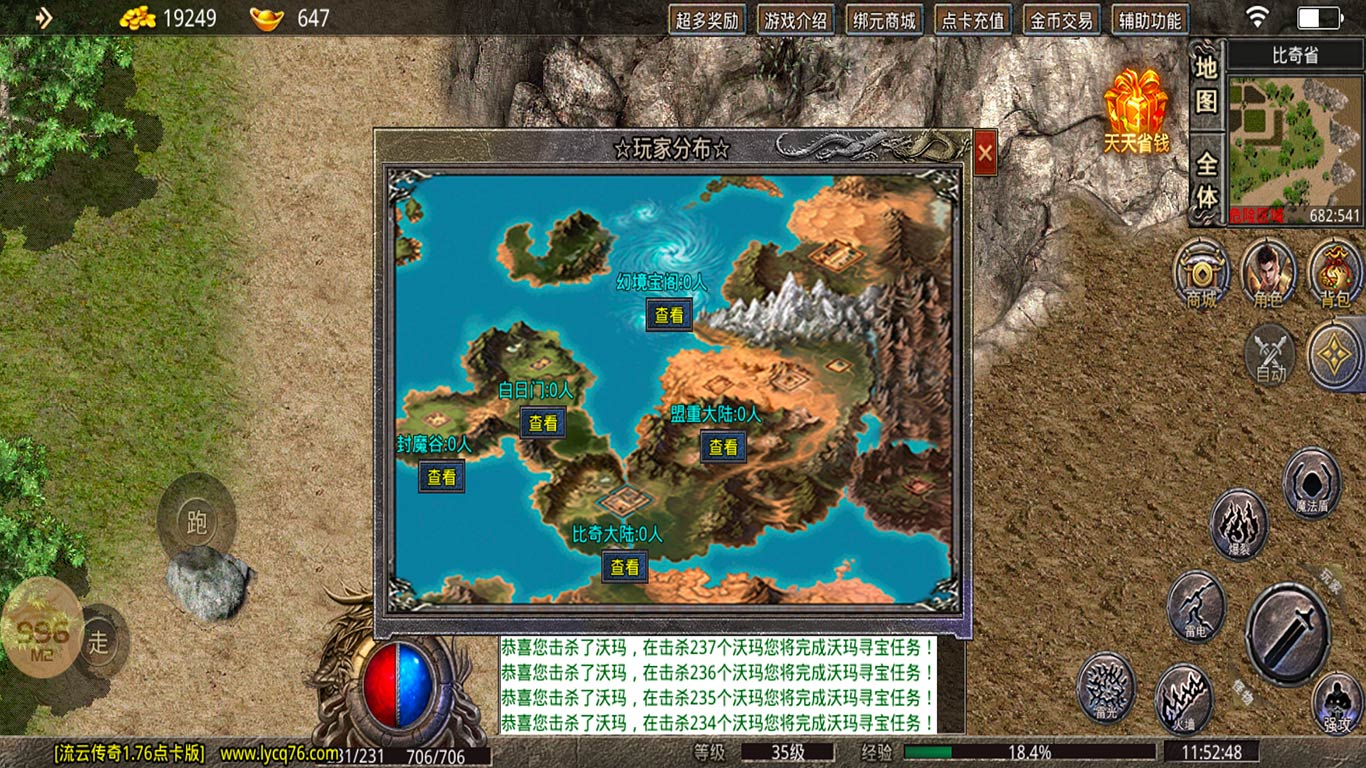Viewport: 1366px width, 768px height.
Task: Open the 绑元商城 shop
Action: (884, 20)
